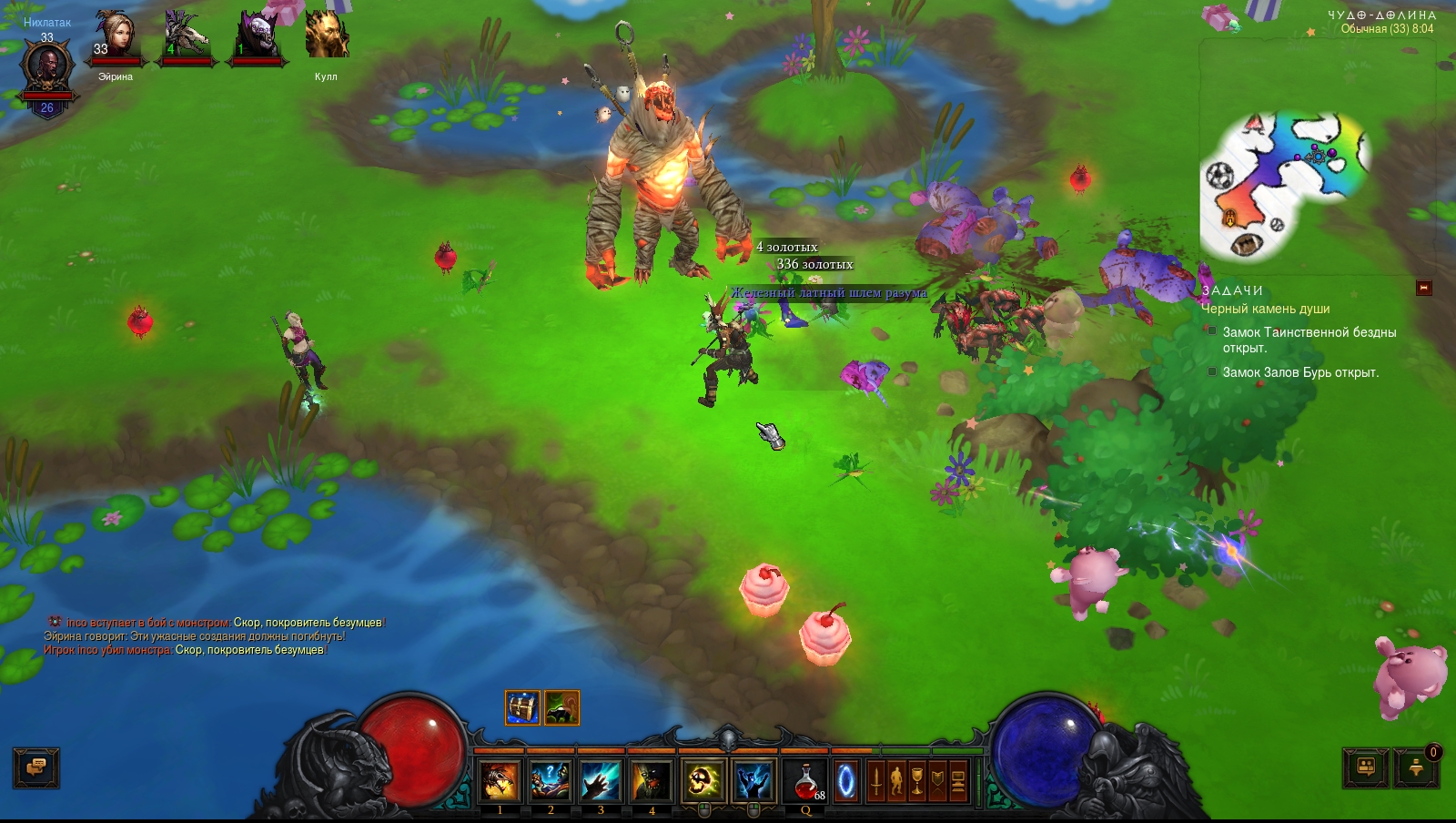Select the green flaming skull skill

tap(703, 781)
